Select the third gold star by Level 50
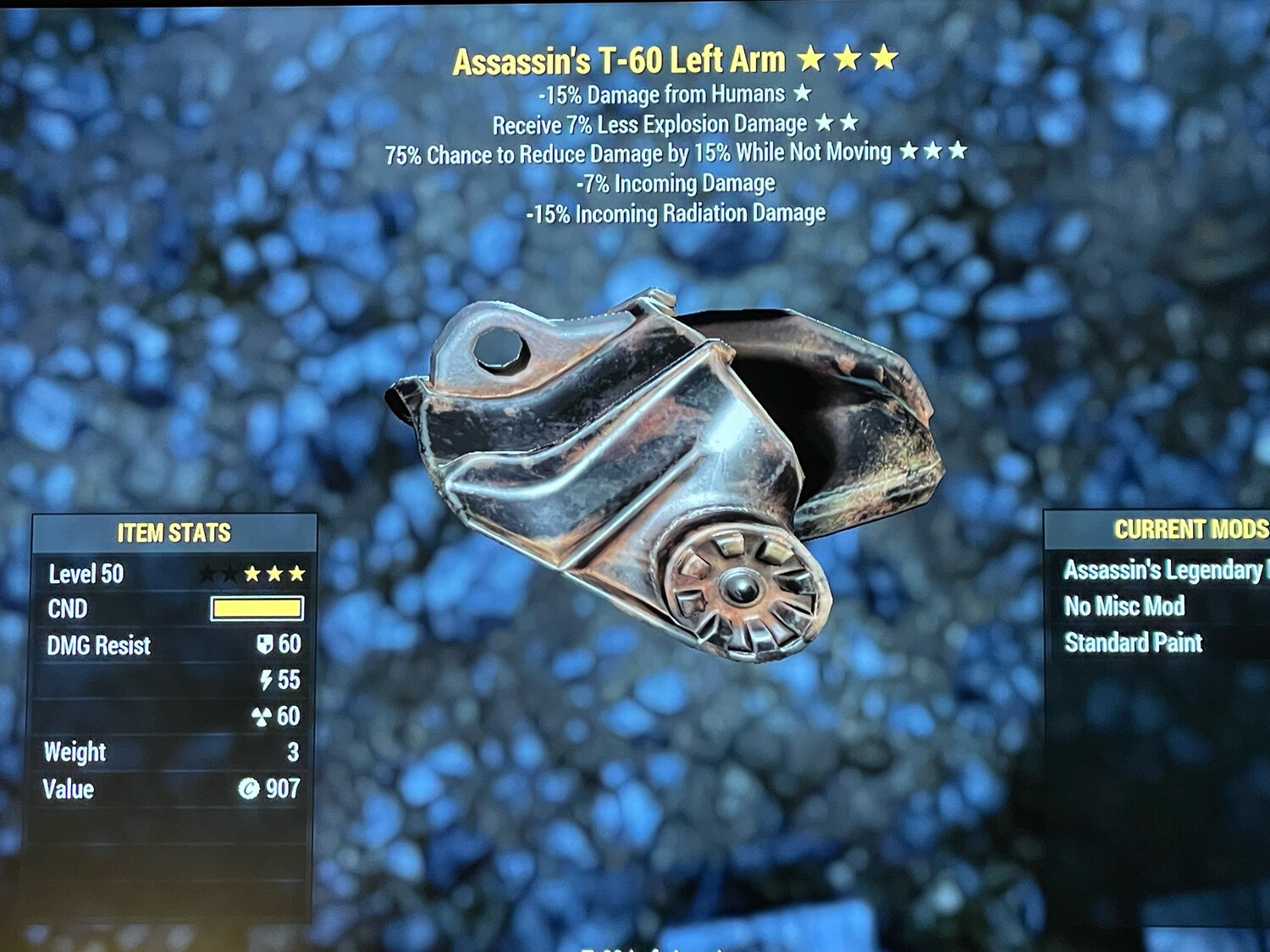 (298, 574)
